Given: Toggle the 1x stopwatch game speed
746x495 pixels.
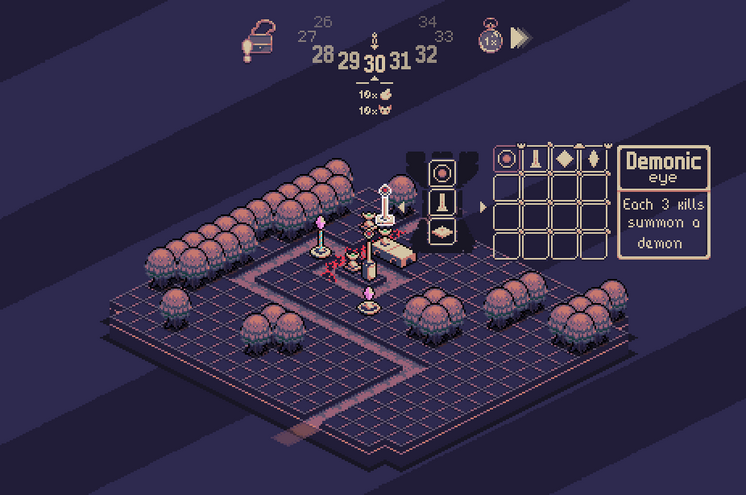Looking at the screenshot, I should (x=490, y=36).
